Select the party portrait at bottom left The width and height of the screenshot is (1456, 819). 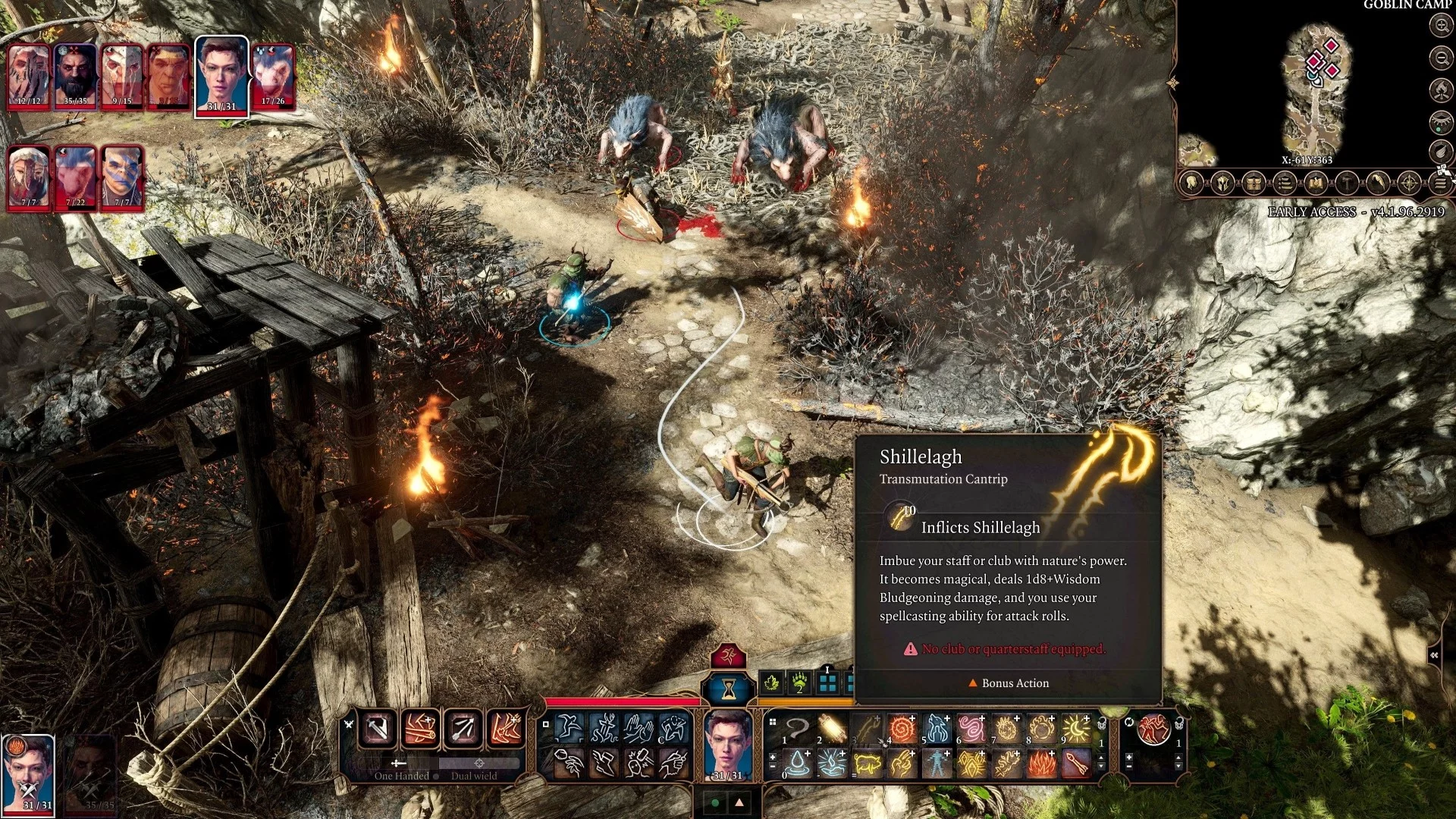point(29,773)
